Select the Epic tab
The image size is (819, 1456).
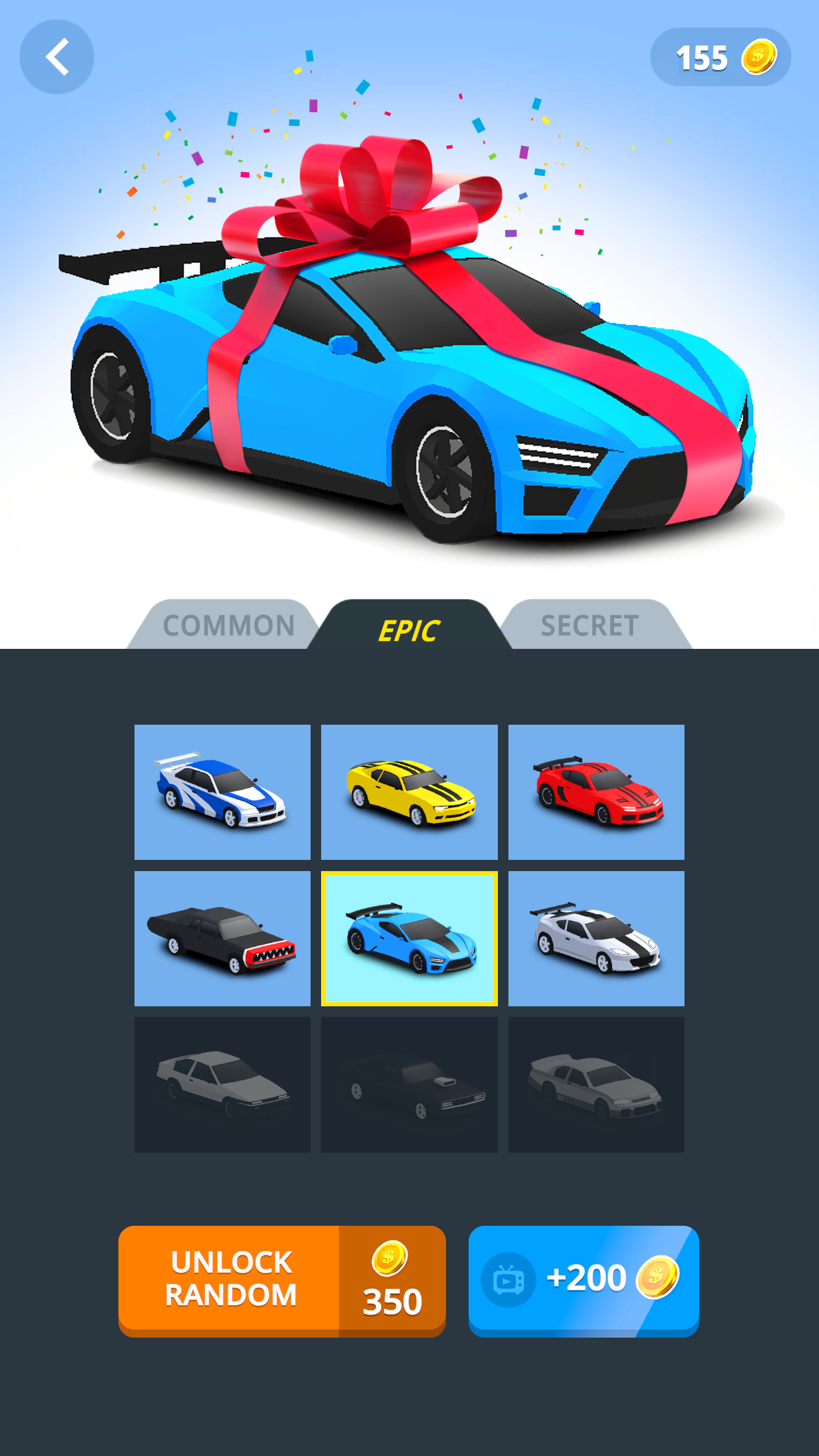point(409,627)
